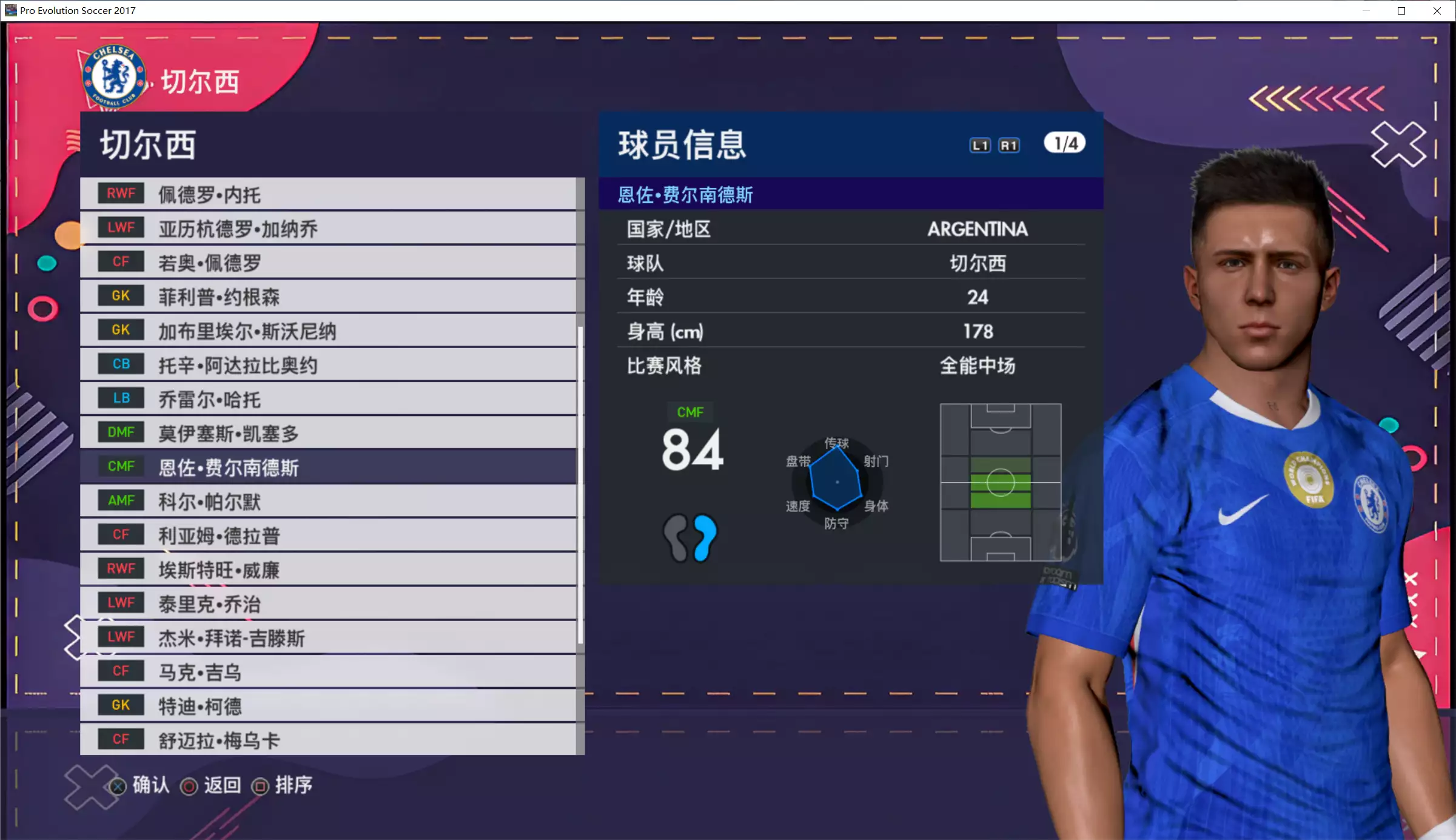Screen dimensions: 1456x840
Task: Pick goalkeeper 菲利普•约根森
Action: point(327,296)
